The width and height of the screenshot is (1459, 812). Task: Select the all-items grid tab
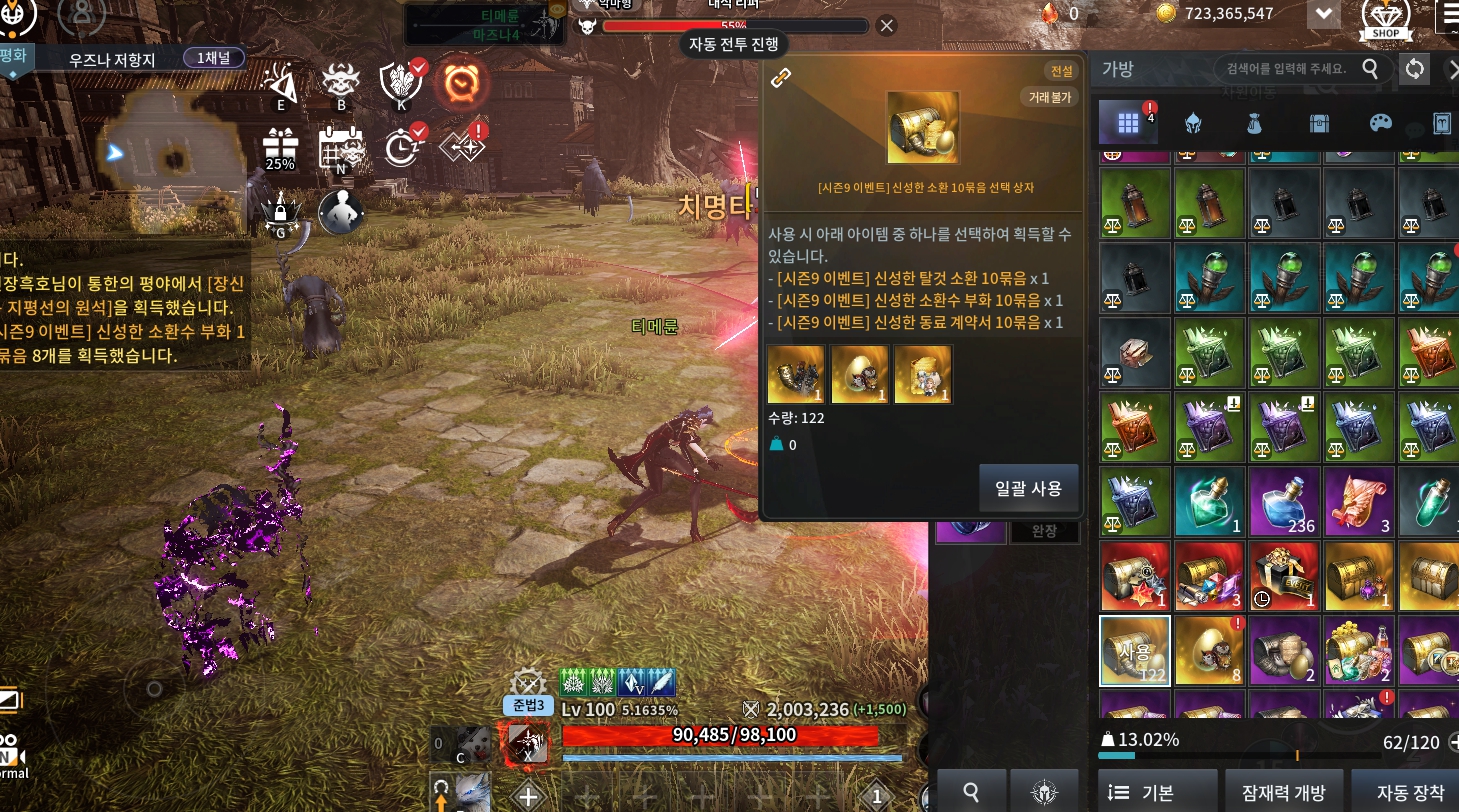click(1129, 123)
